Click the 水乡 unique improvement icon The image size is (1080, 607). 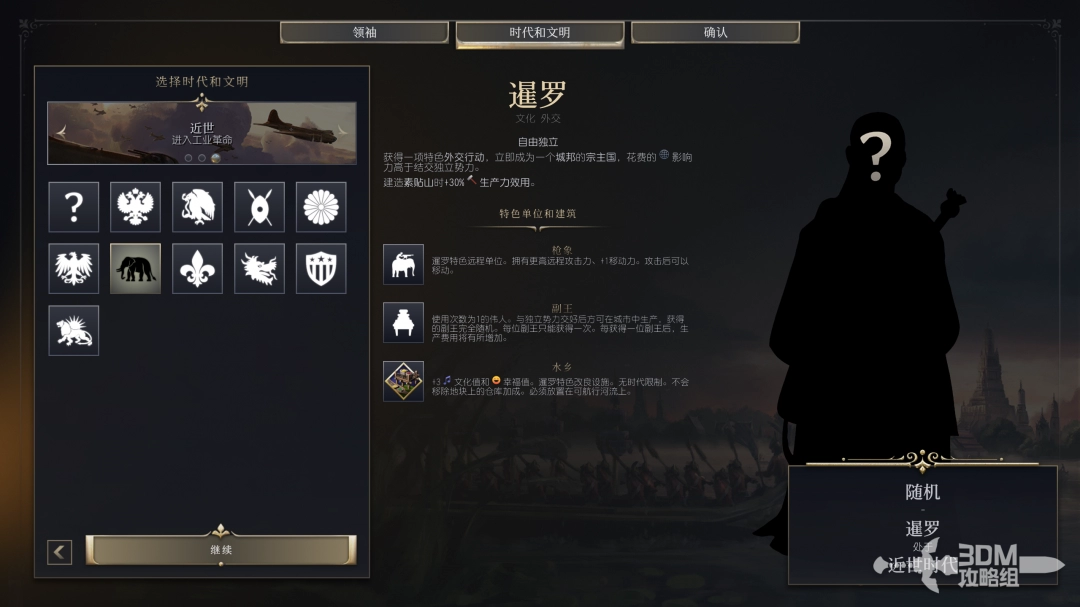click(x=403, y=381)
